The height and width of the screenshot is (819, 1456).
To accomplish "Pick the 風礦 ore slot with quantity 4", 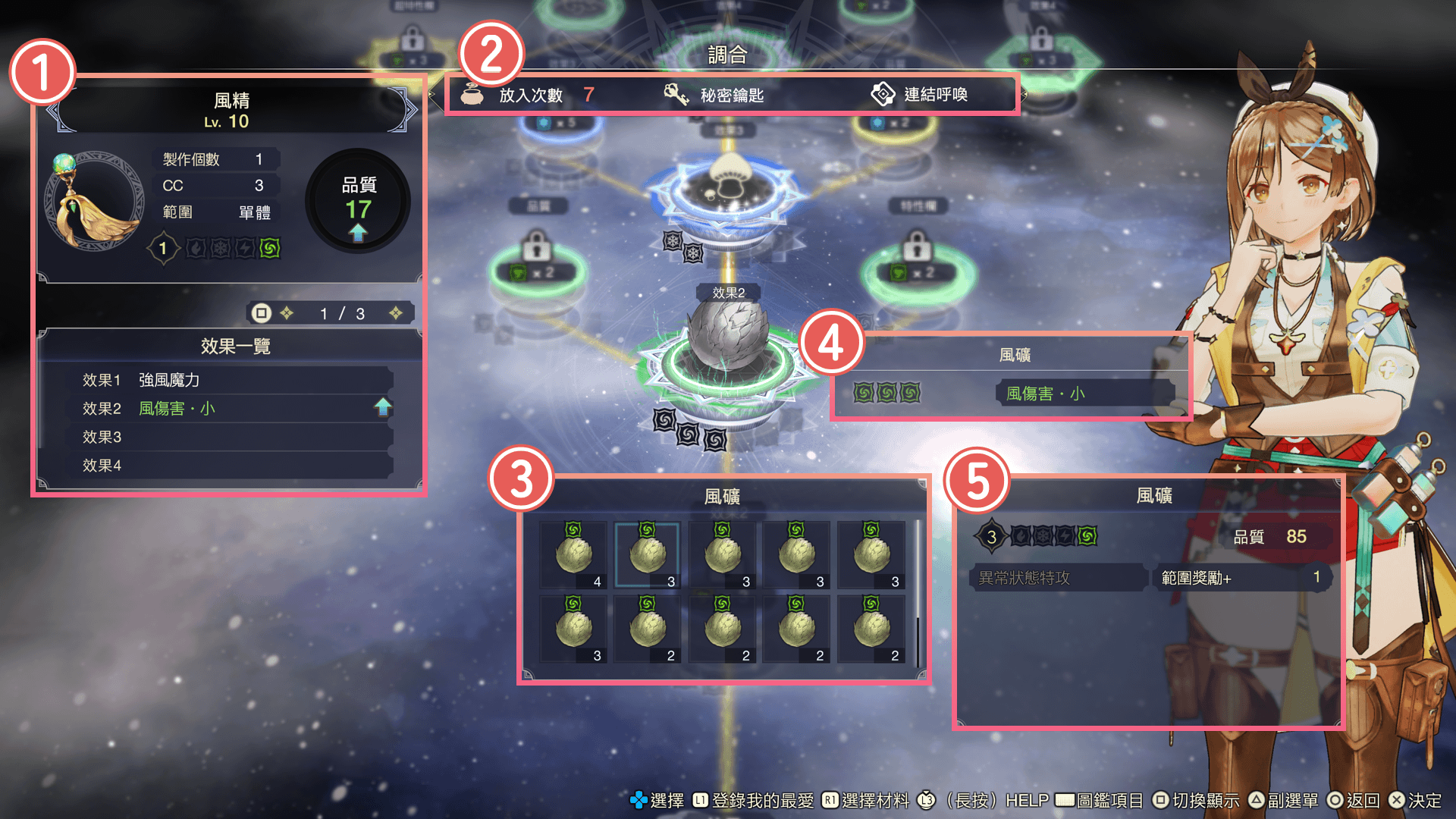I will (x=574, y=555).
